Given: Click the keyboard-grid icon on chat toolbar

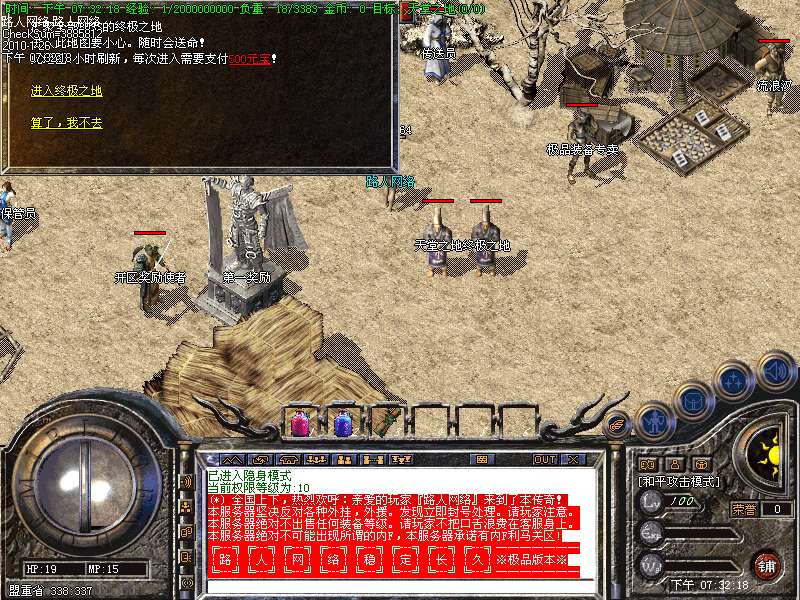Looking at the screenshot, I should pyautogui.click(x=481, y=460).
